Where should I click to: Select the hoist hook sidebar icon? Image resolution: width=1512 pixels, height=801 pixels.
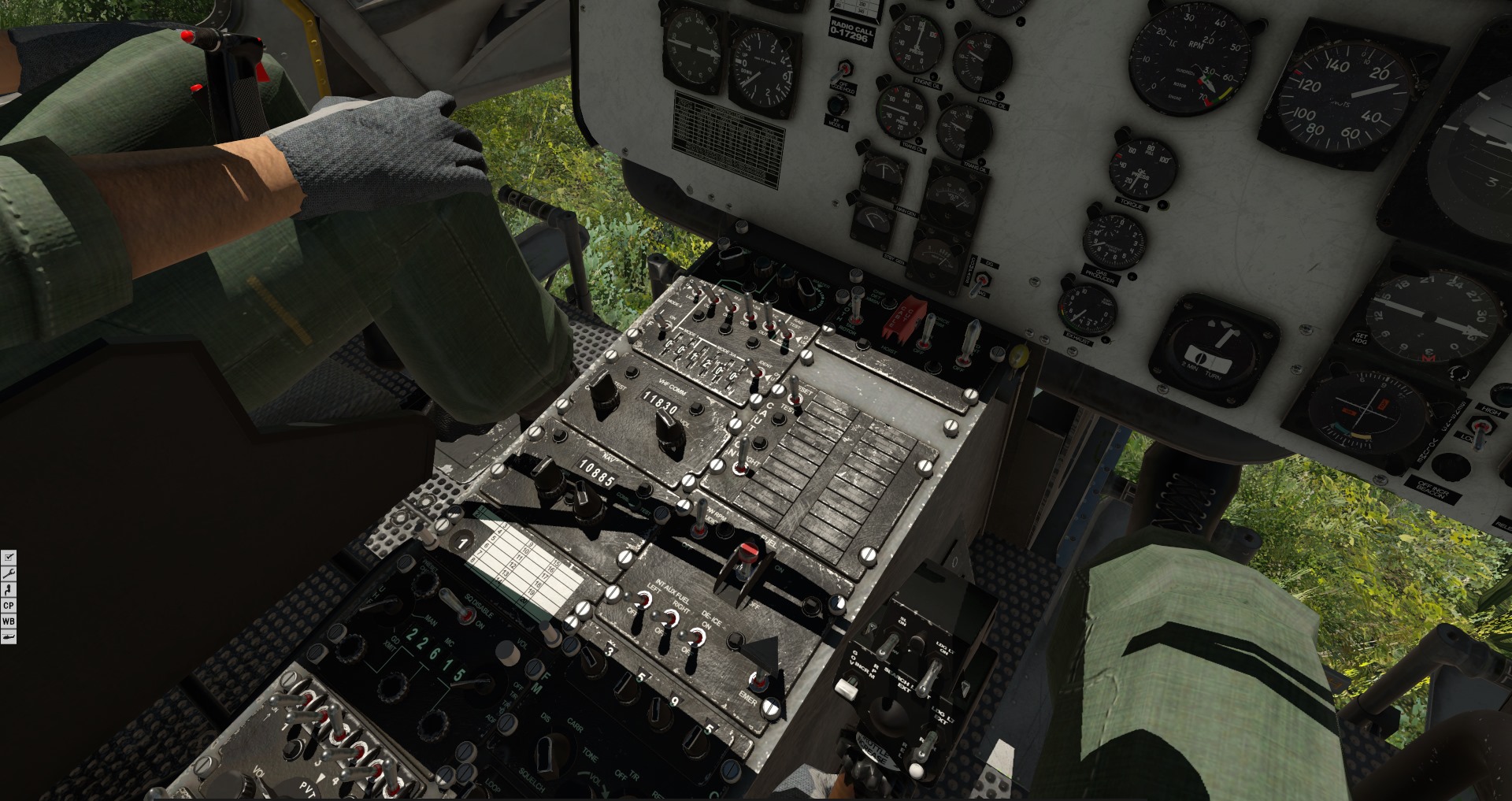point(9,589)
